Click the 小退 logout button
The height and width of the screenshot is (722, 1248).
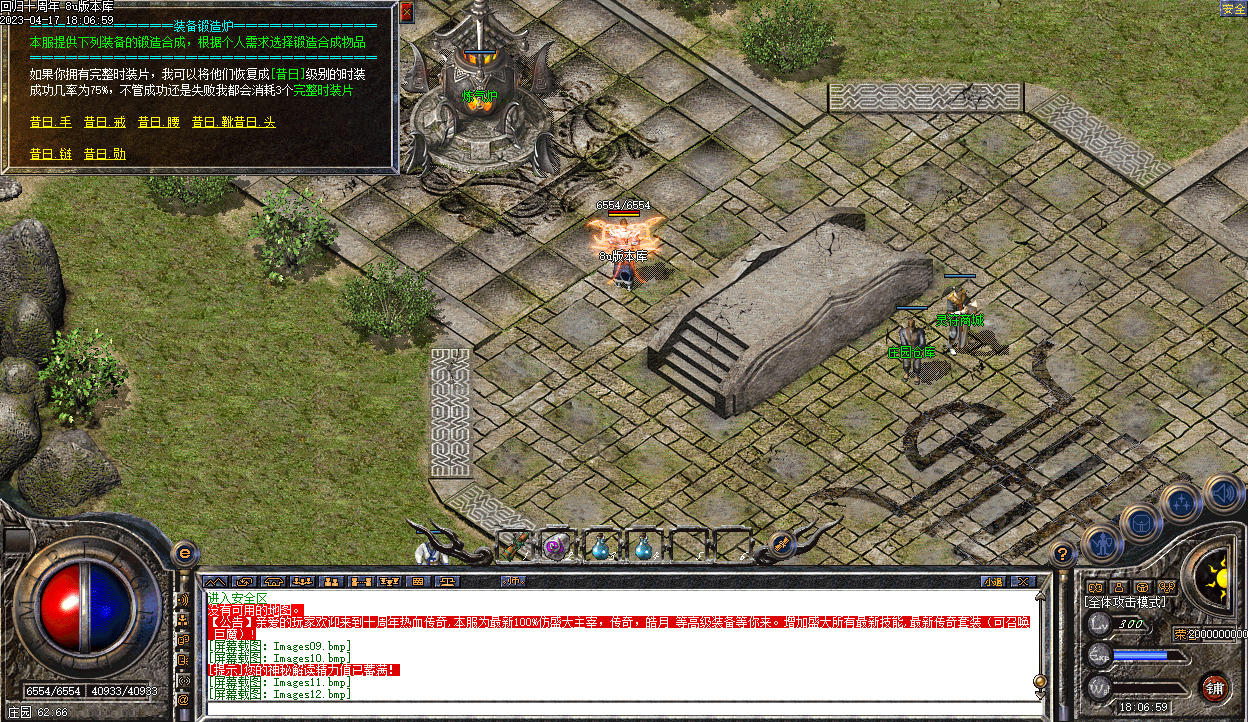[992, 581]
